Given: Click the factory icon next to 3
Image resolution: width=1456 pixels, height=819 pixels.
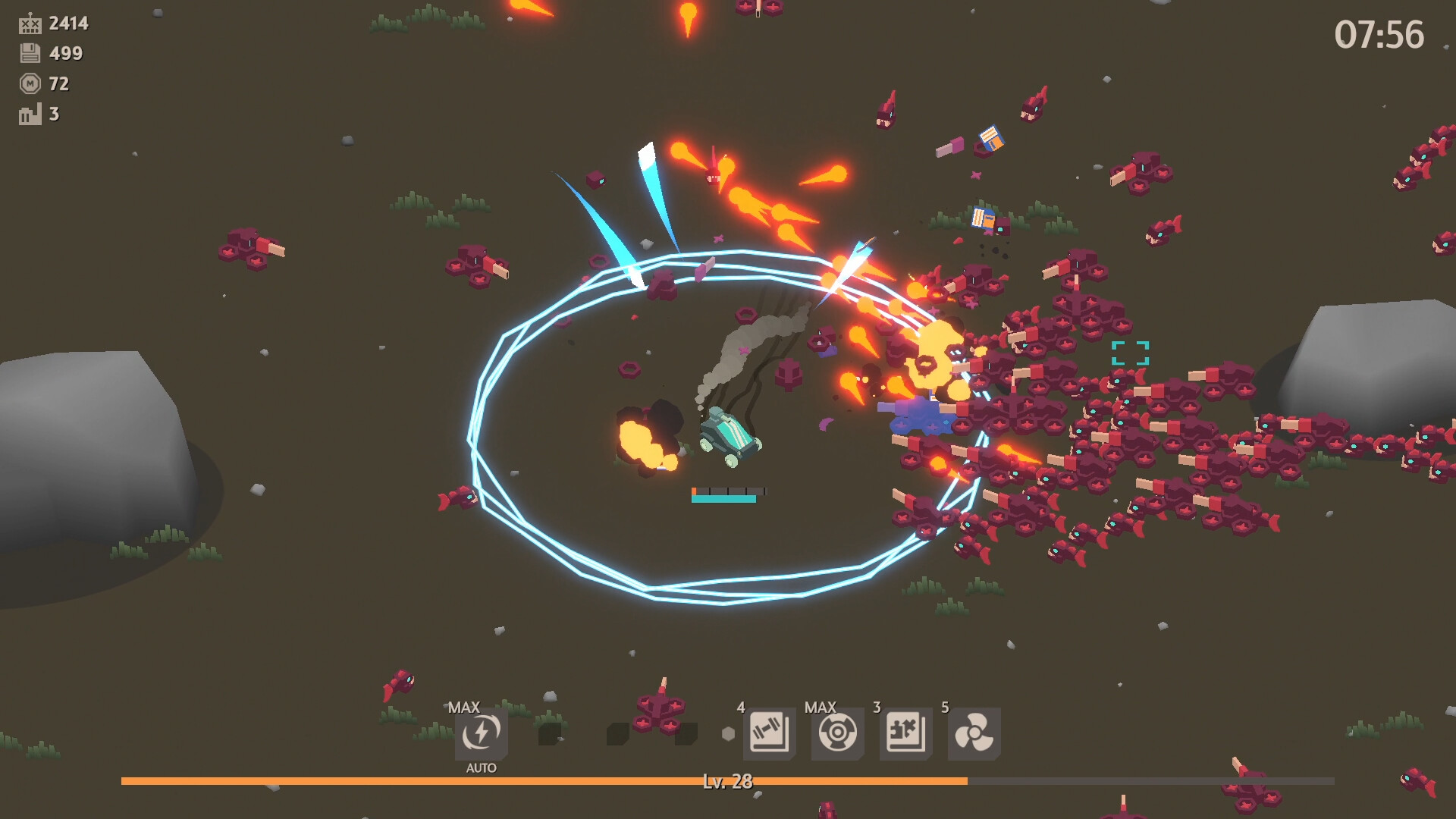Looking at the screenshot, I should click(29, 115).
